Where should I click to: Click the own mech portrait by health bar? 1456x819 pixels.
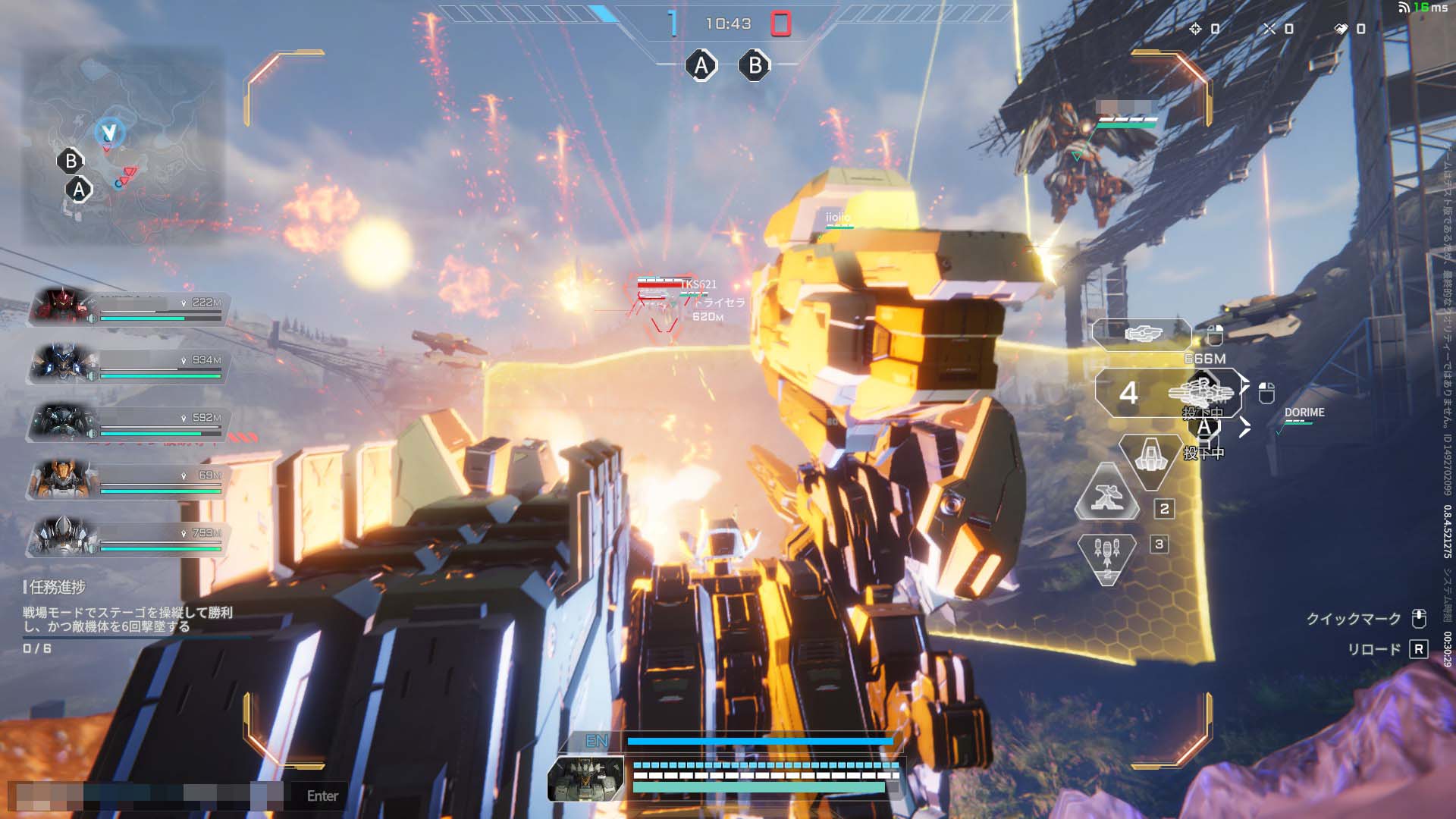tap(585, 779)
